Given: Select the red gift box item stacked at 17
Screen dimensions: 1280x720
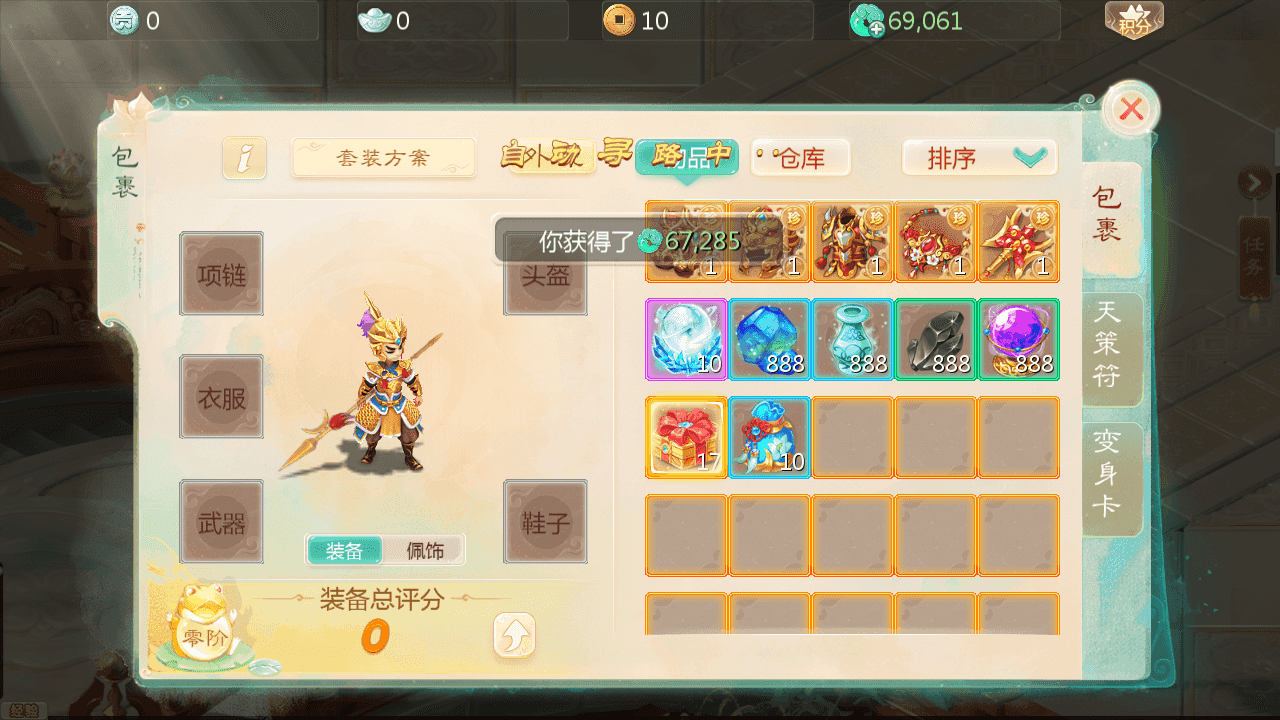Looking at the screenshot, I should (686, 437).
